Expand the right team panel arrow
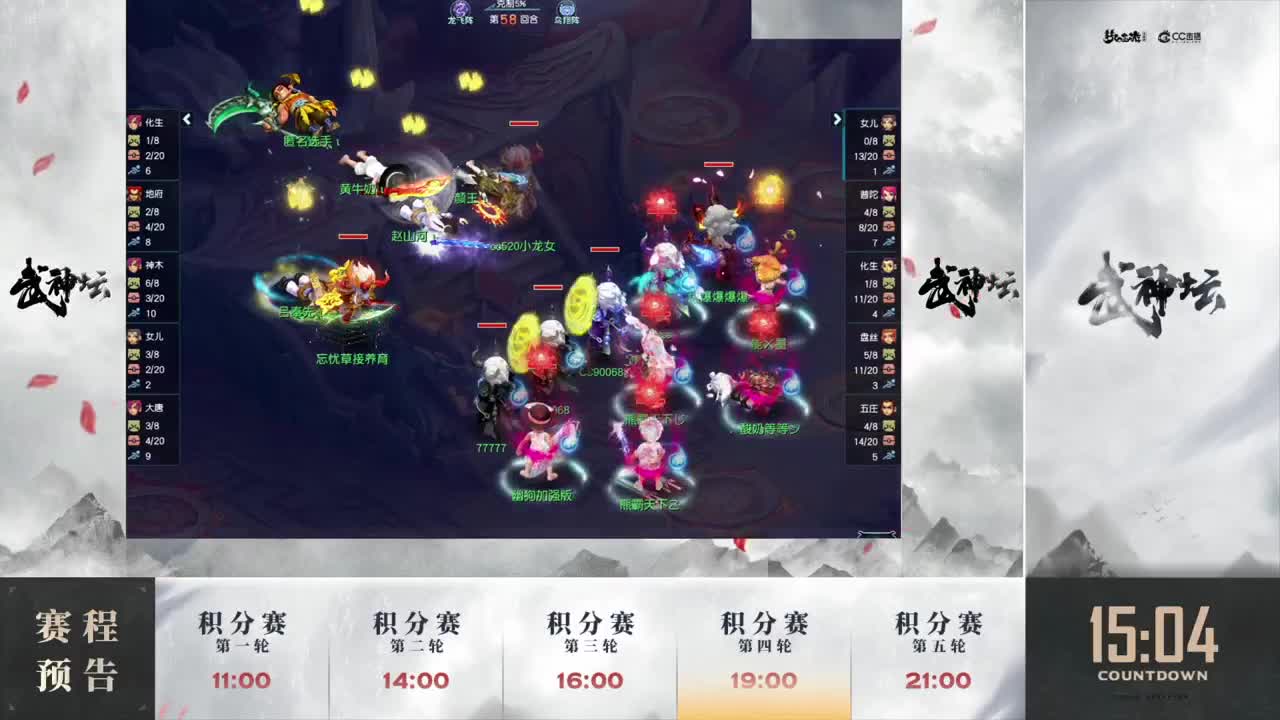The height and width of the screenshot is (720, 1280). pos(837,119)
